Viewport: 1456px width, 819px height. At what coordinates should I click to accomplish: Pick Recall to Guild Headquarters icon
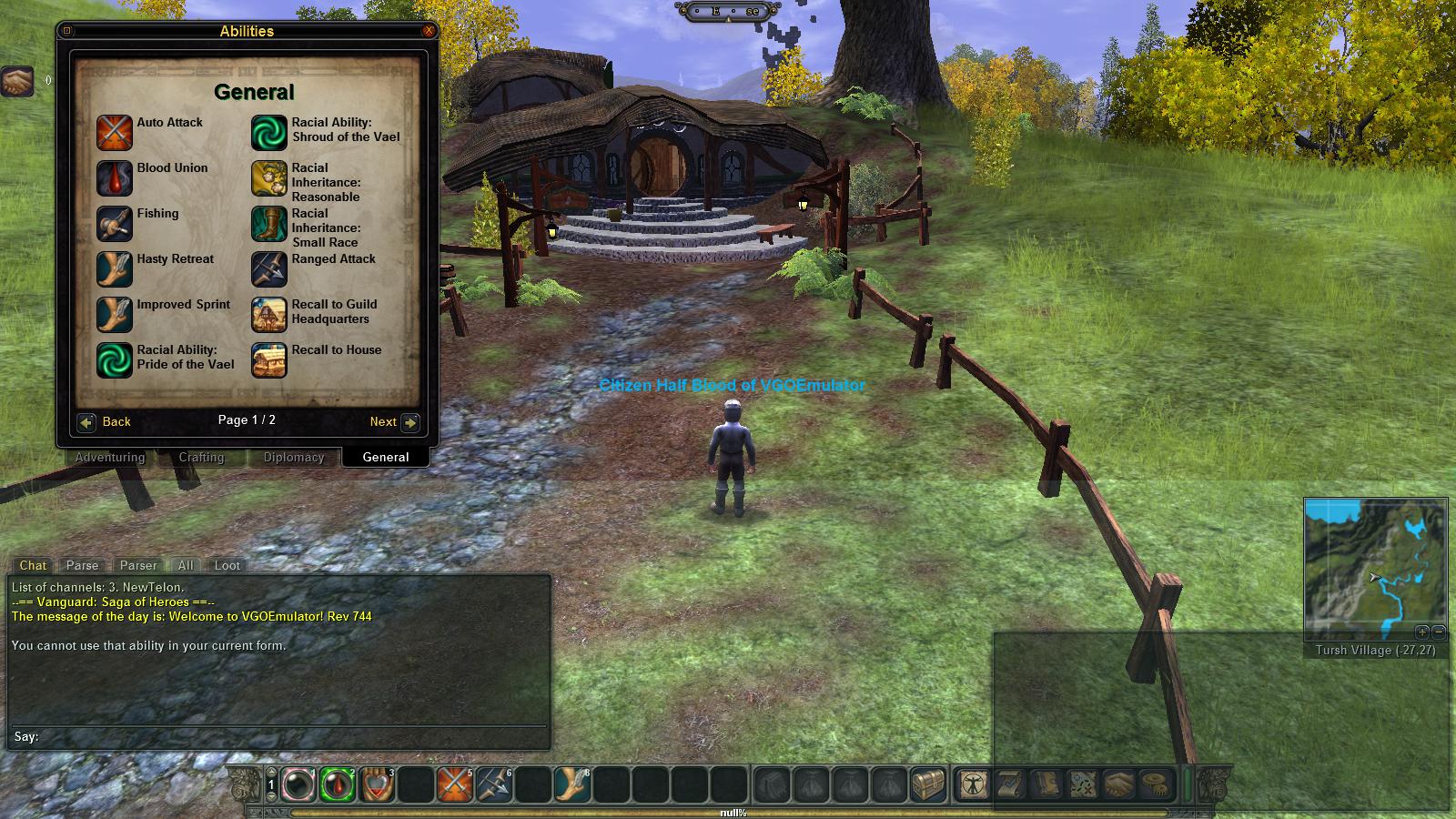pyautogui.click(x=269, y=315)
